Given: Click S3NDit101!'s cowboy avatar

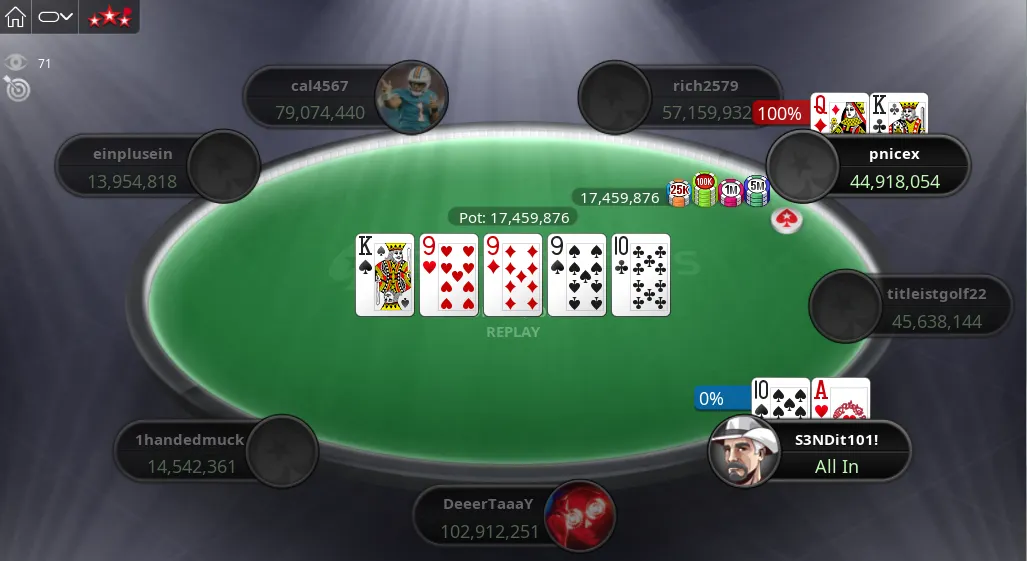Looking at the screenshot, I should tap(744, 451).
